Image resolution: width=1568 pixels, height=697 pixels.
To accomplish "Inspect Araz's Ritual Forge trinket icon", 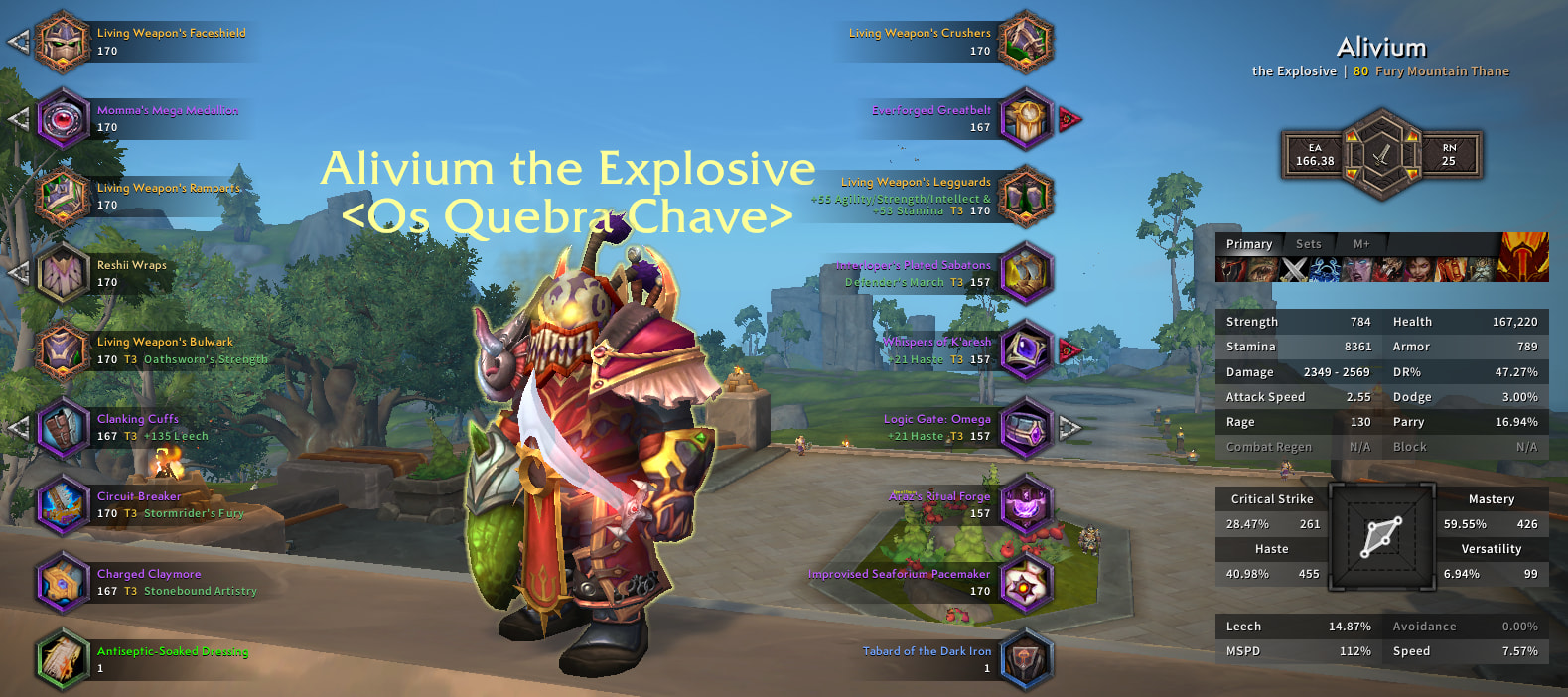I will (1025, 504).
